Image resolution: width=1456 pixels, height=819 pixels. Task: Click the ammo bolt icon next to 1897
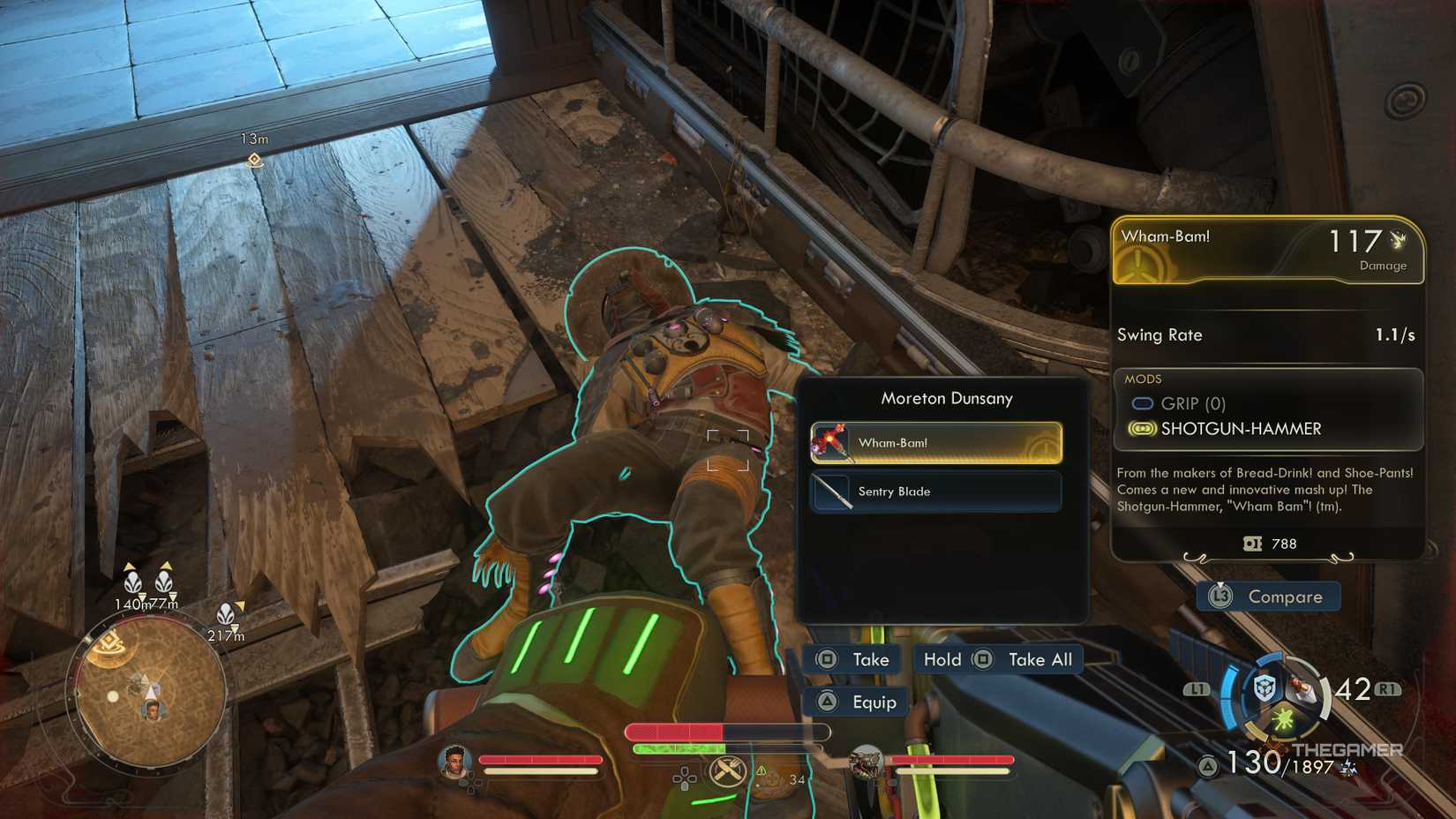coord(1347,767)
